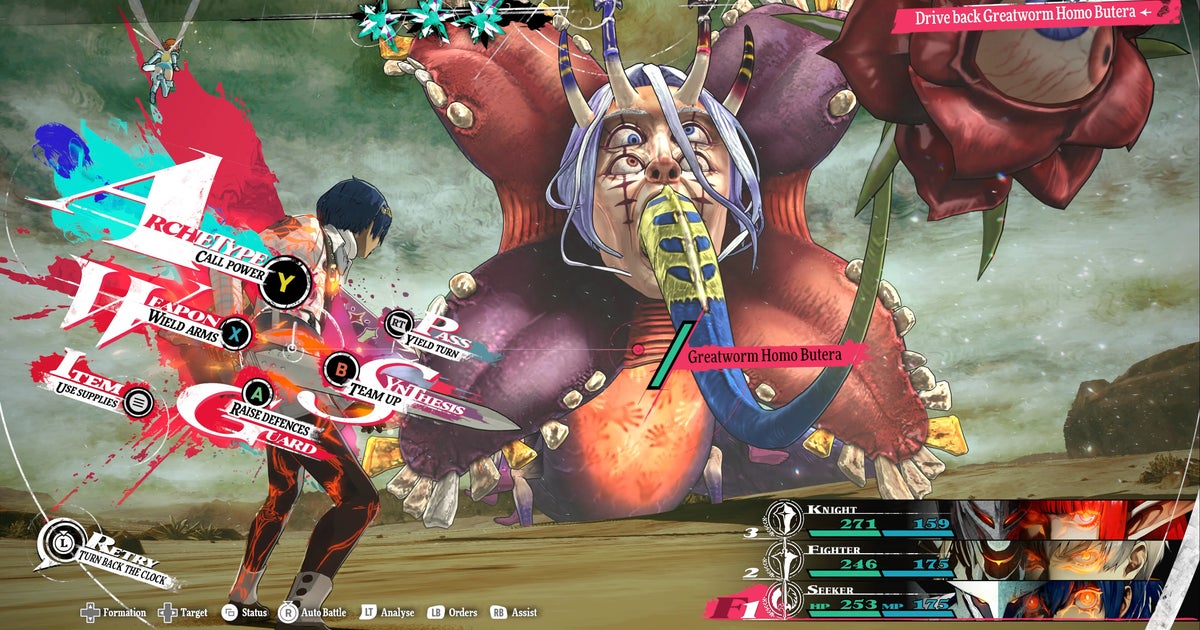Show the Status screen

pos(245,612)
